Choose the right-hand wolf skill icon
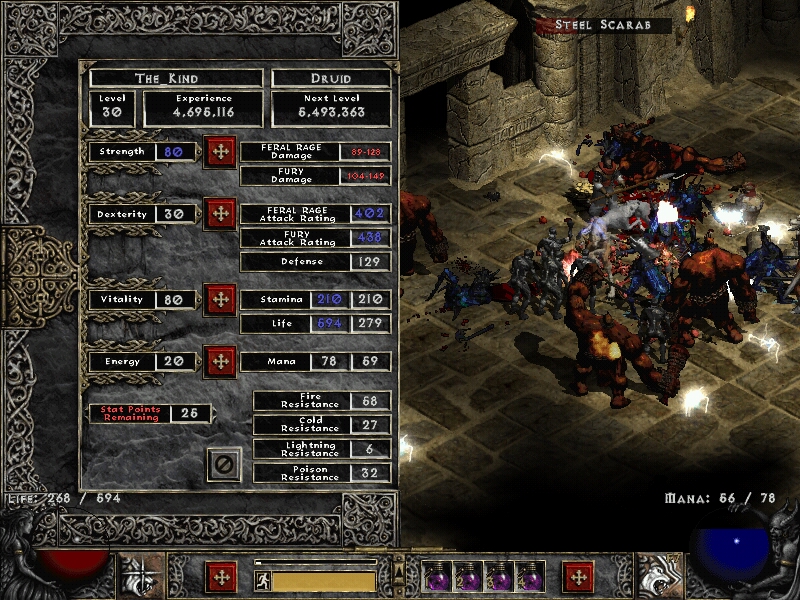 [660, 577]
